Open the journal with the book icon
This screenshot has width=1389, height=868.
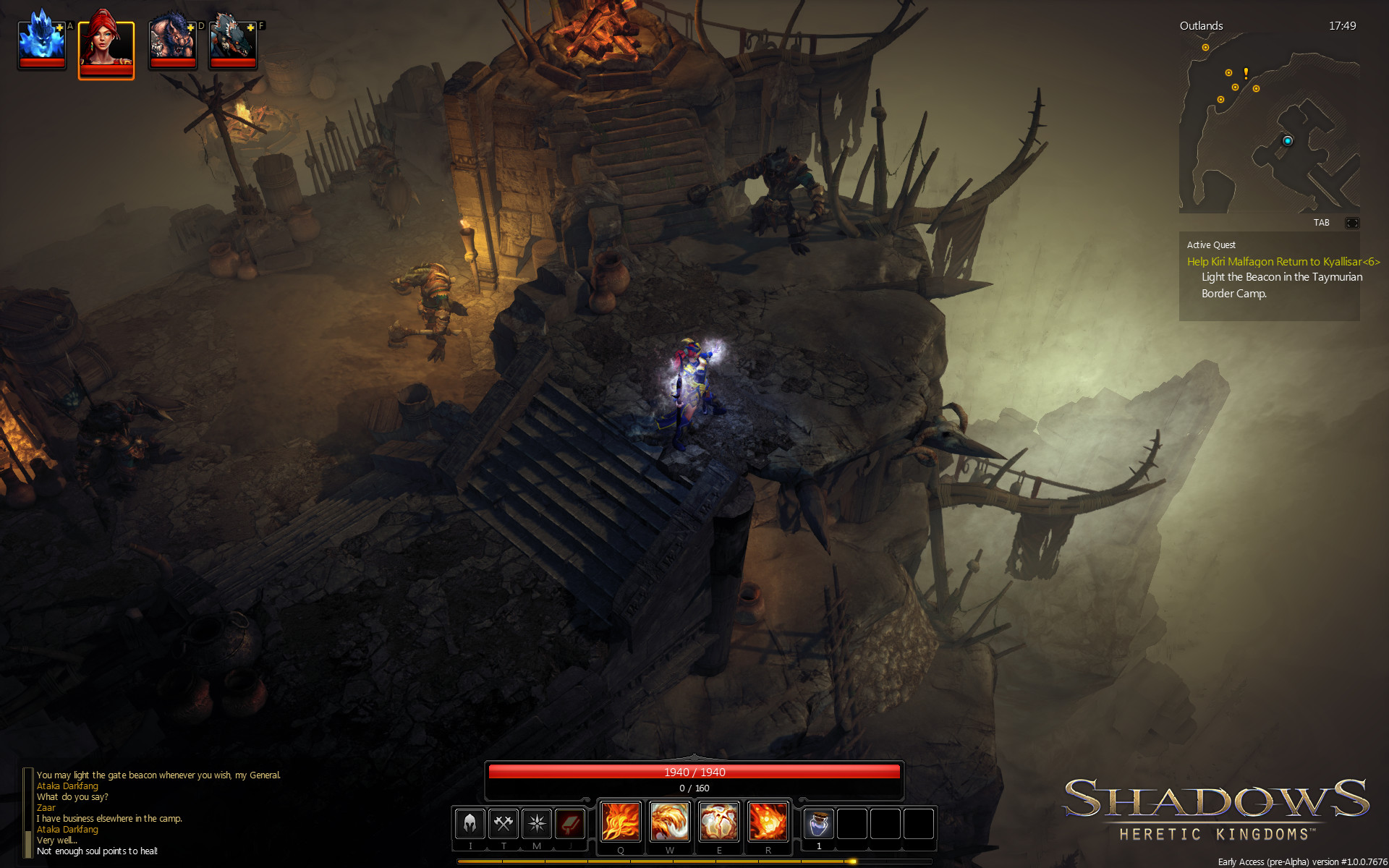569,824
